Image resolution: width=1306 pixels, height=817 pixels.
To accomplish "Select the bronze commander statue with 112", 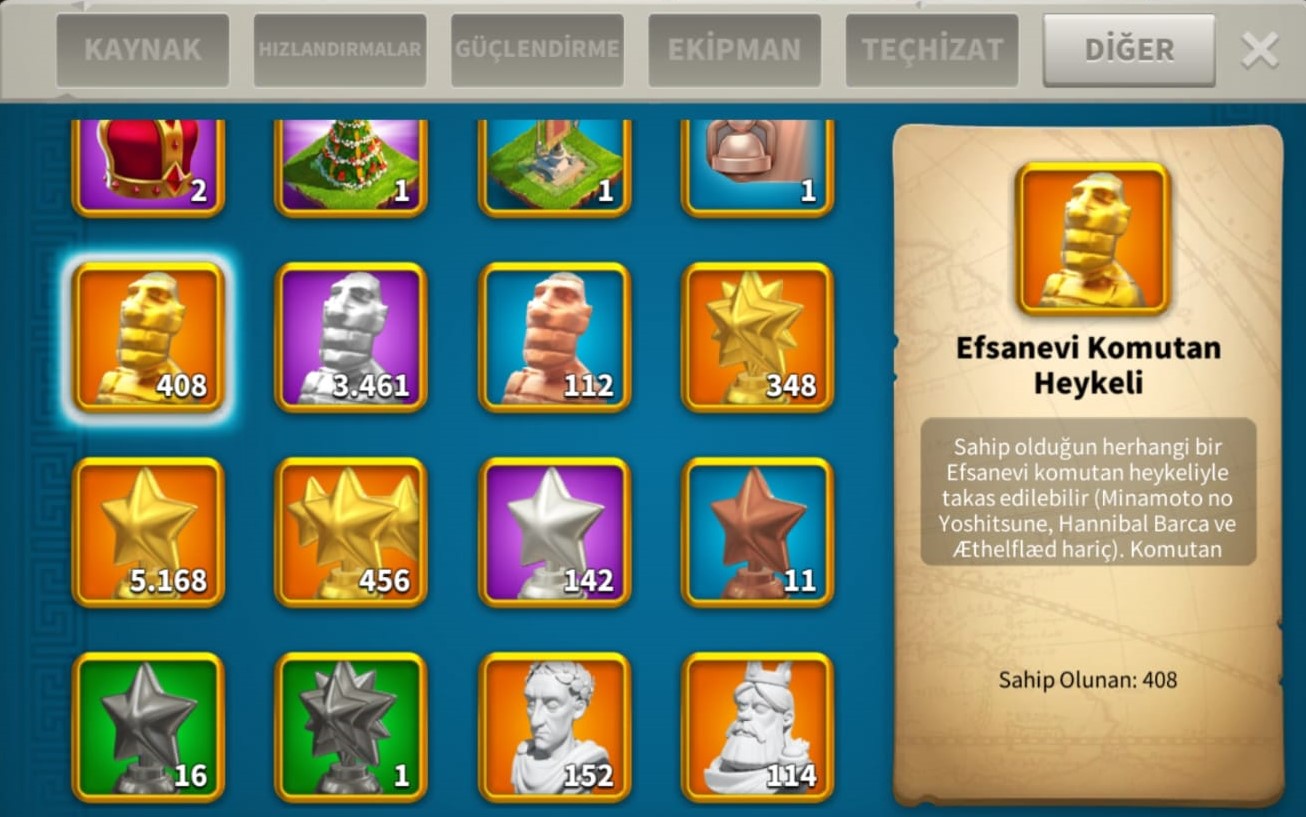I will 555,337.
